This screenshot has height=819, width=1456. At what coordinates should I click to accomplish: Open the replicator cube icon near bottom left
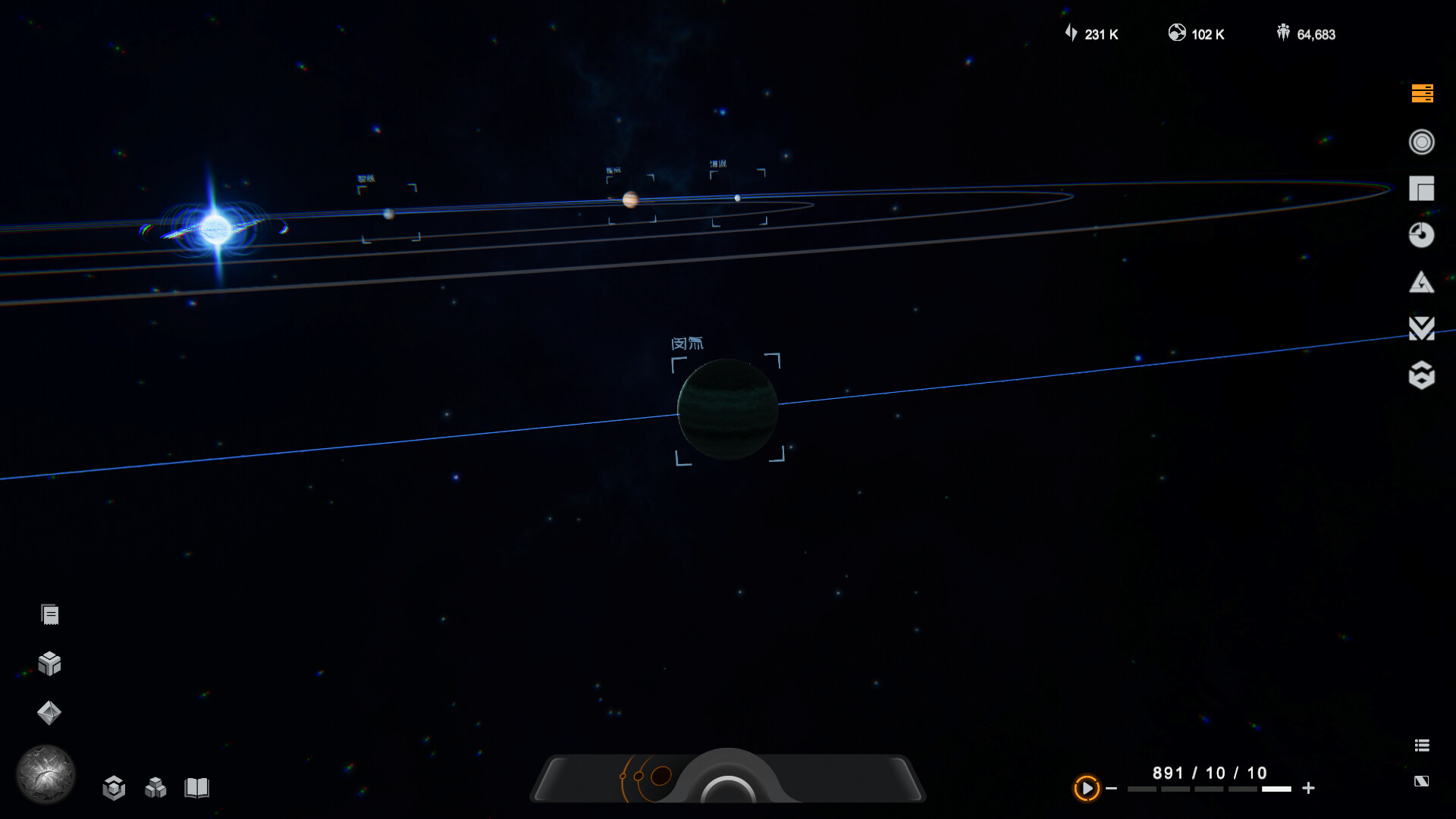coord(114,789)
